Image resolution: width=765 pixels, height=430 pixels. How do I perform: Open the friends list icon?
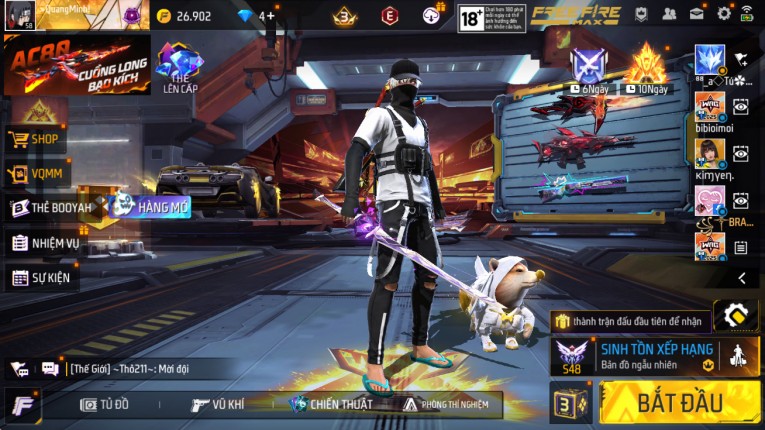point(669,15)
